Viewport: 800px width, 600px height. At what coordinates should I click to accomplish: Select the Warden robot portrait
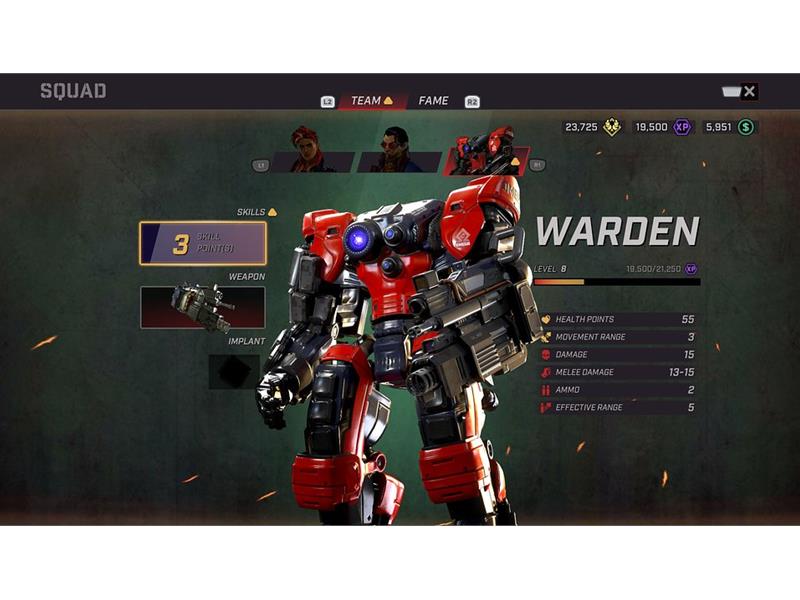coord(486,152)
